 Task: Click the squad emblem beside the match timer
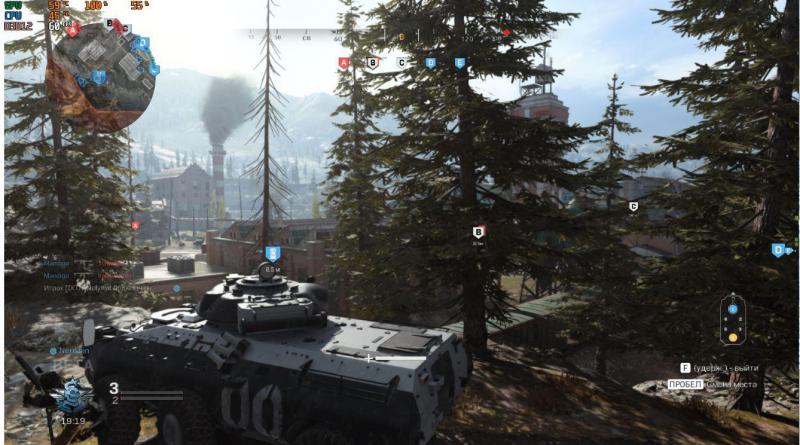[x=72, y=398]
